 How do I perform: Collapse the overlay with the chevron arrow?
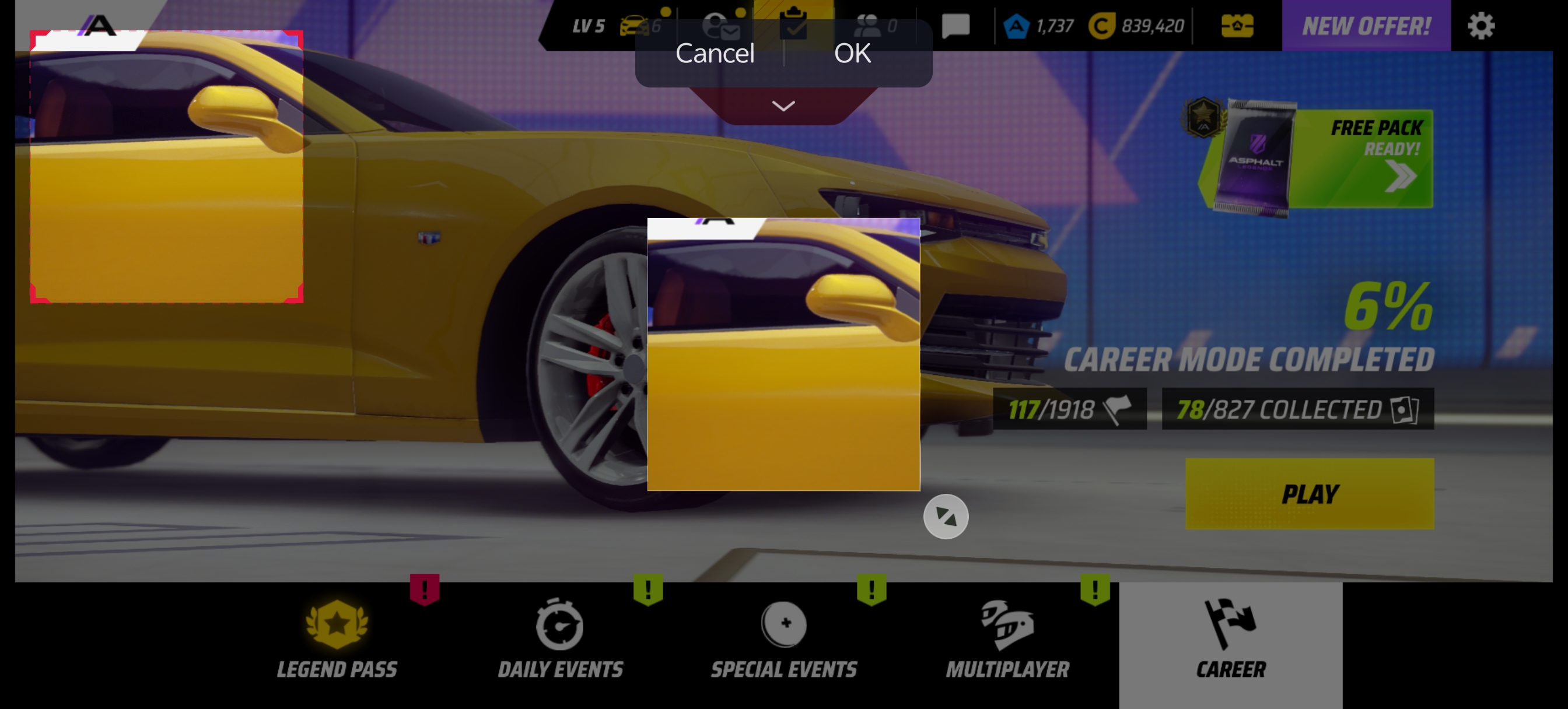783,106
